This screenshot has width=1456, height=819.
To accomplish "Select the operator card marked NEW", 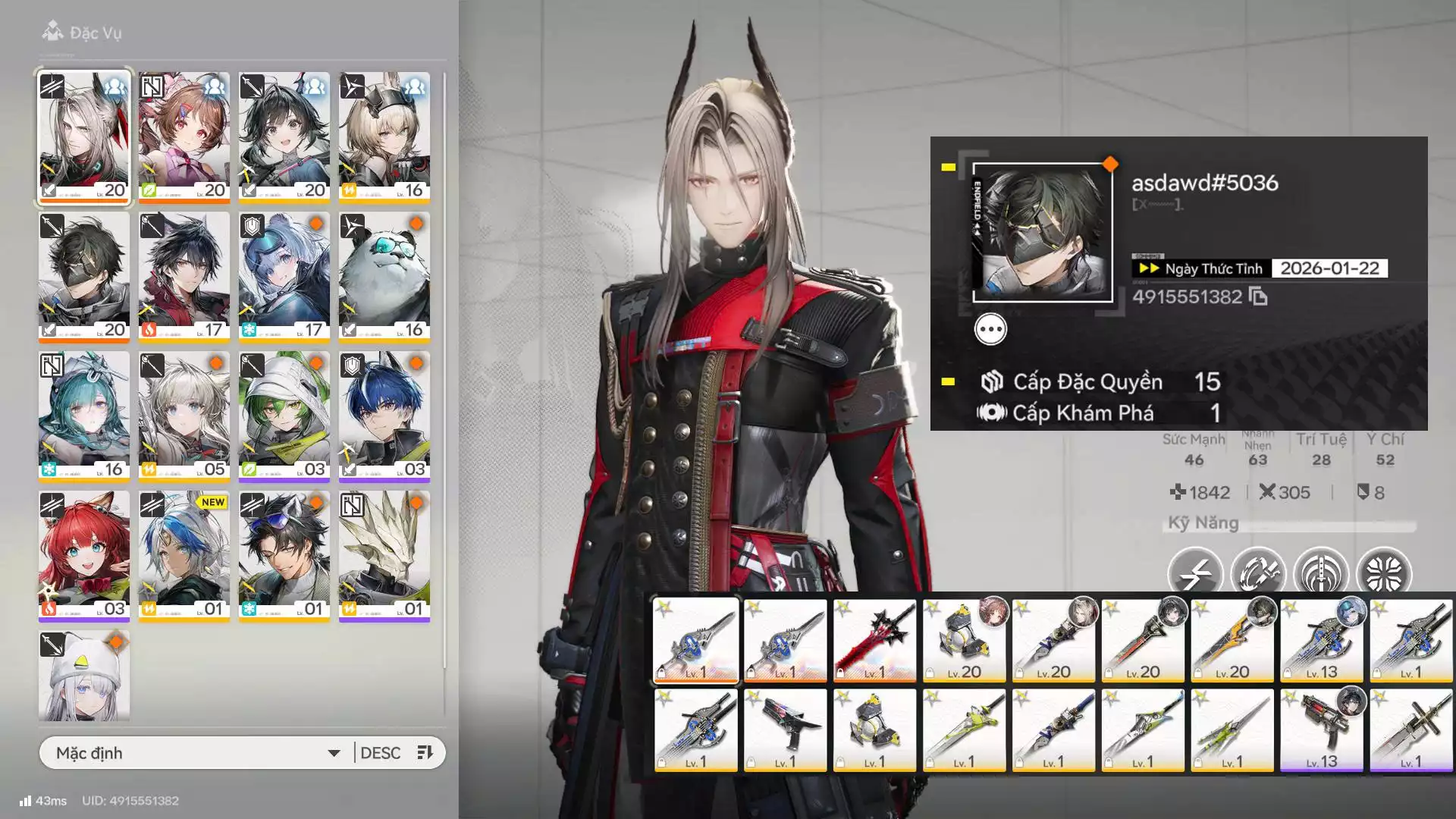I will point(184,555).
